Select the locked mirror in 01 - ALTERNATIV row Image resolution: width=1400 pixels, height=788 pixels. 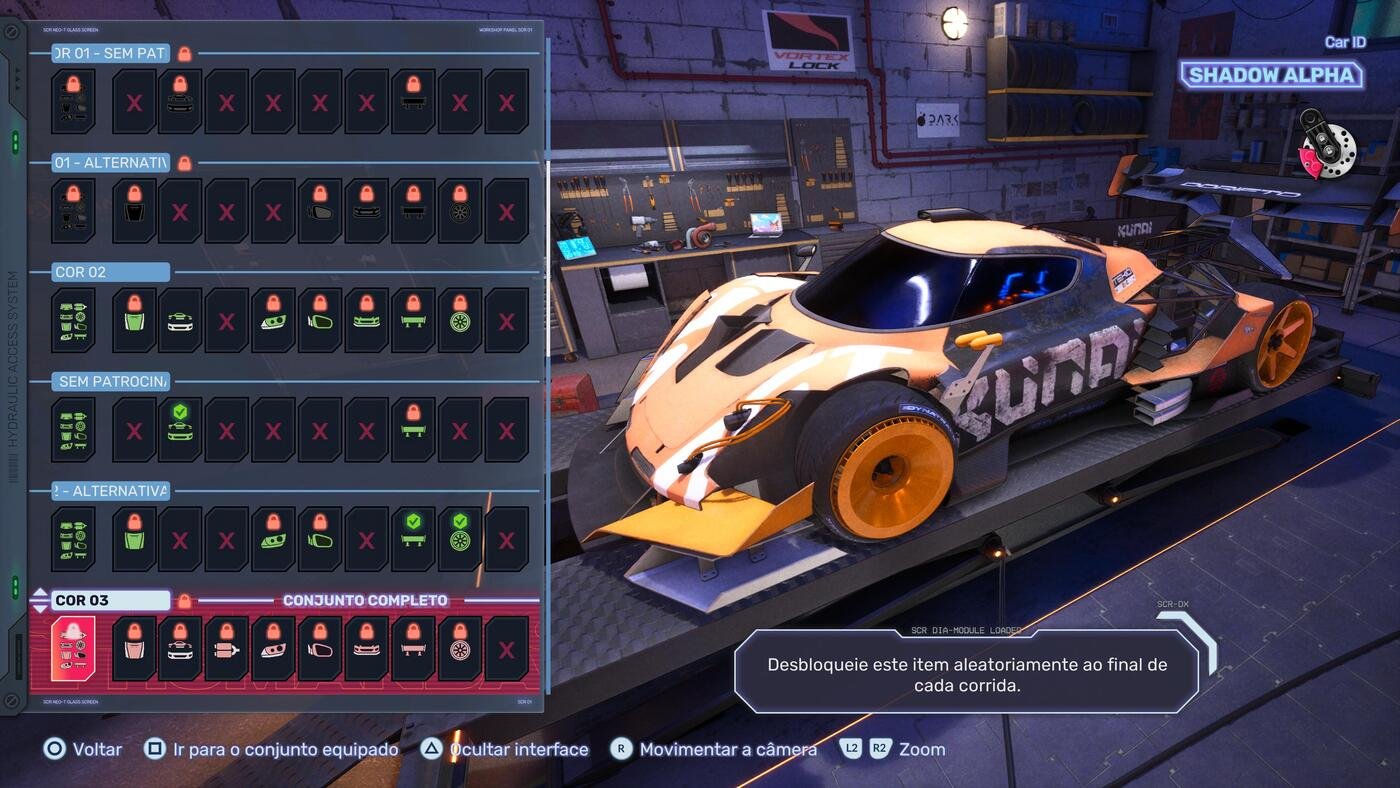point(320,210)
